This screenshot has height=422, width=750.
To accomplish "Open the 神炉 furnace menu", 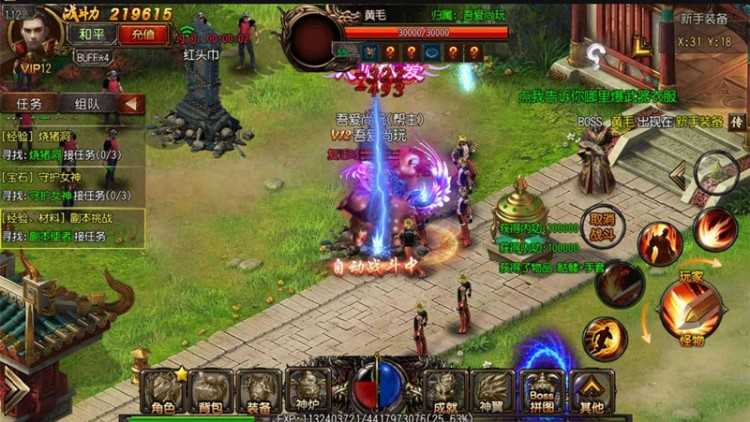I will (306, 391).
